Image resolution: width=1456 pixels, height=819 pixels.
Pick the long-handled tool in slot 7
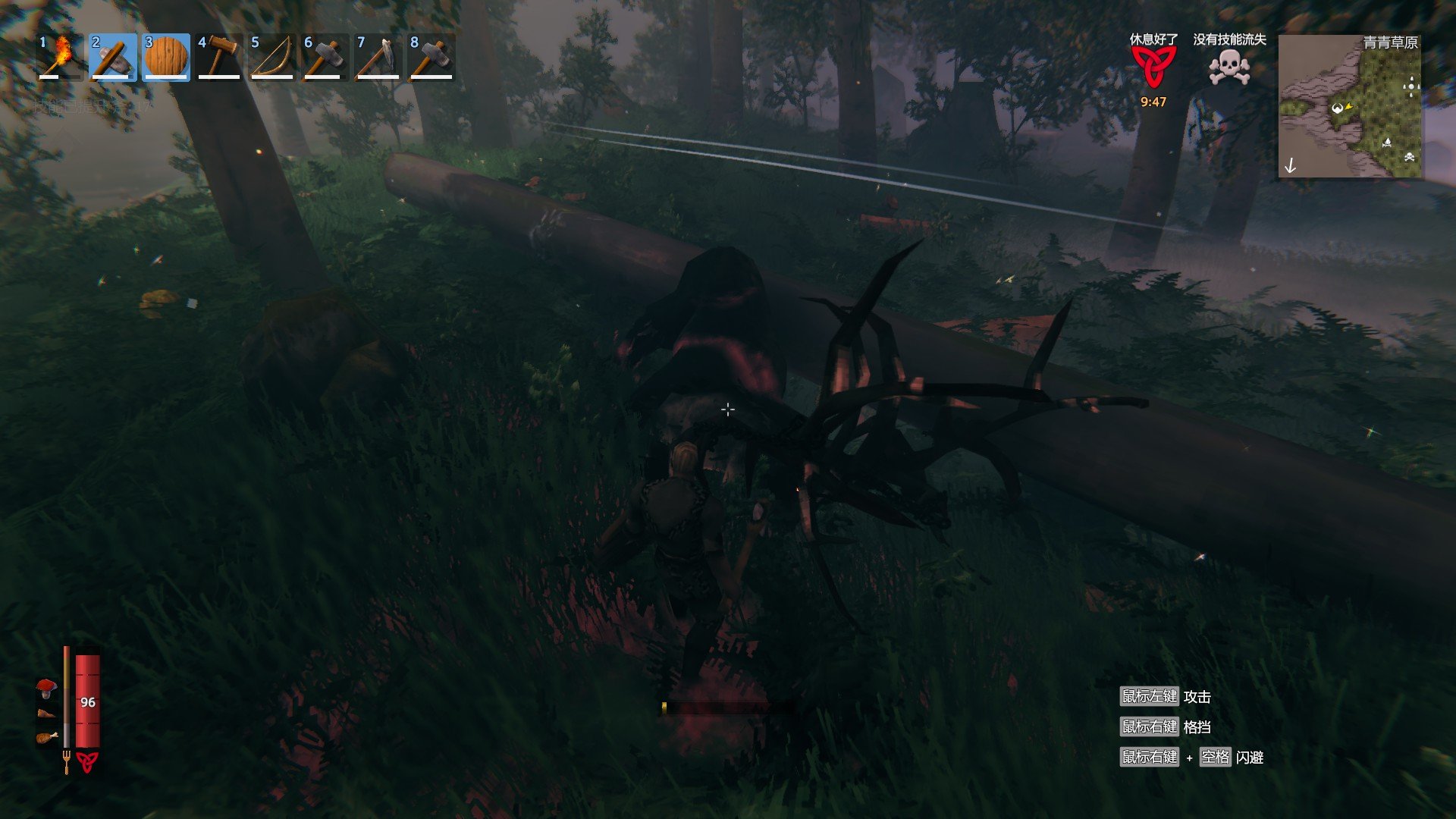pyautogui.click(x=378, y=57)
